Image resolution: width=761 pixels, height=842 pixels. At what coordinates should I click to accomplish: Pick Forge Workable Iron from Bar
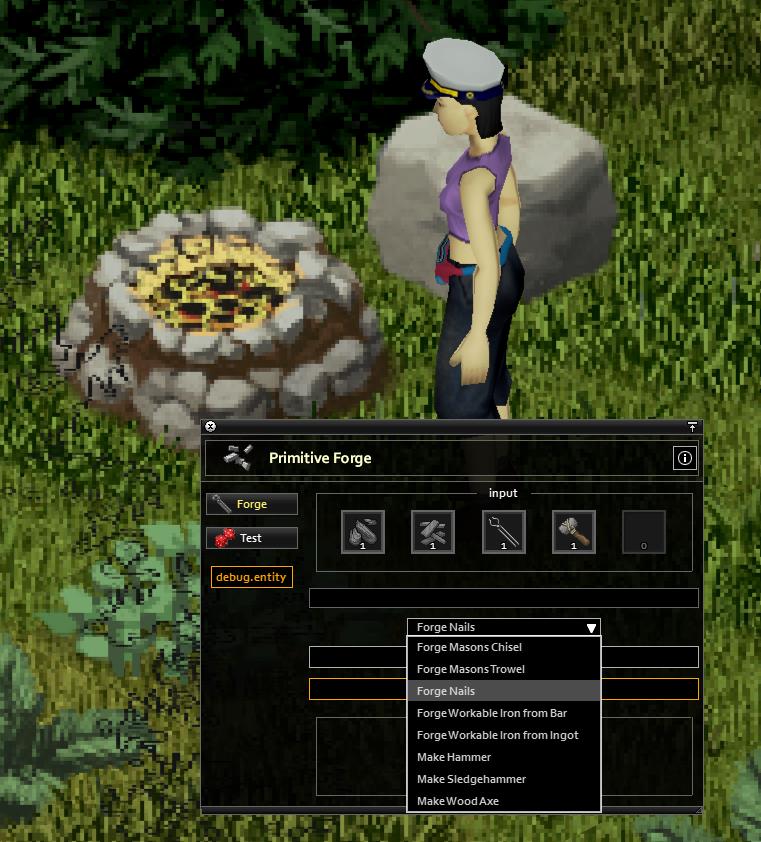tap(491, 713)
